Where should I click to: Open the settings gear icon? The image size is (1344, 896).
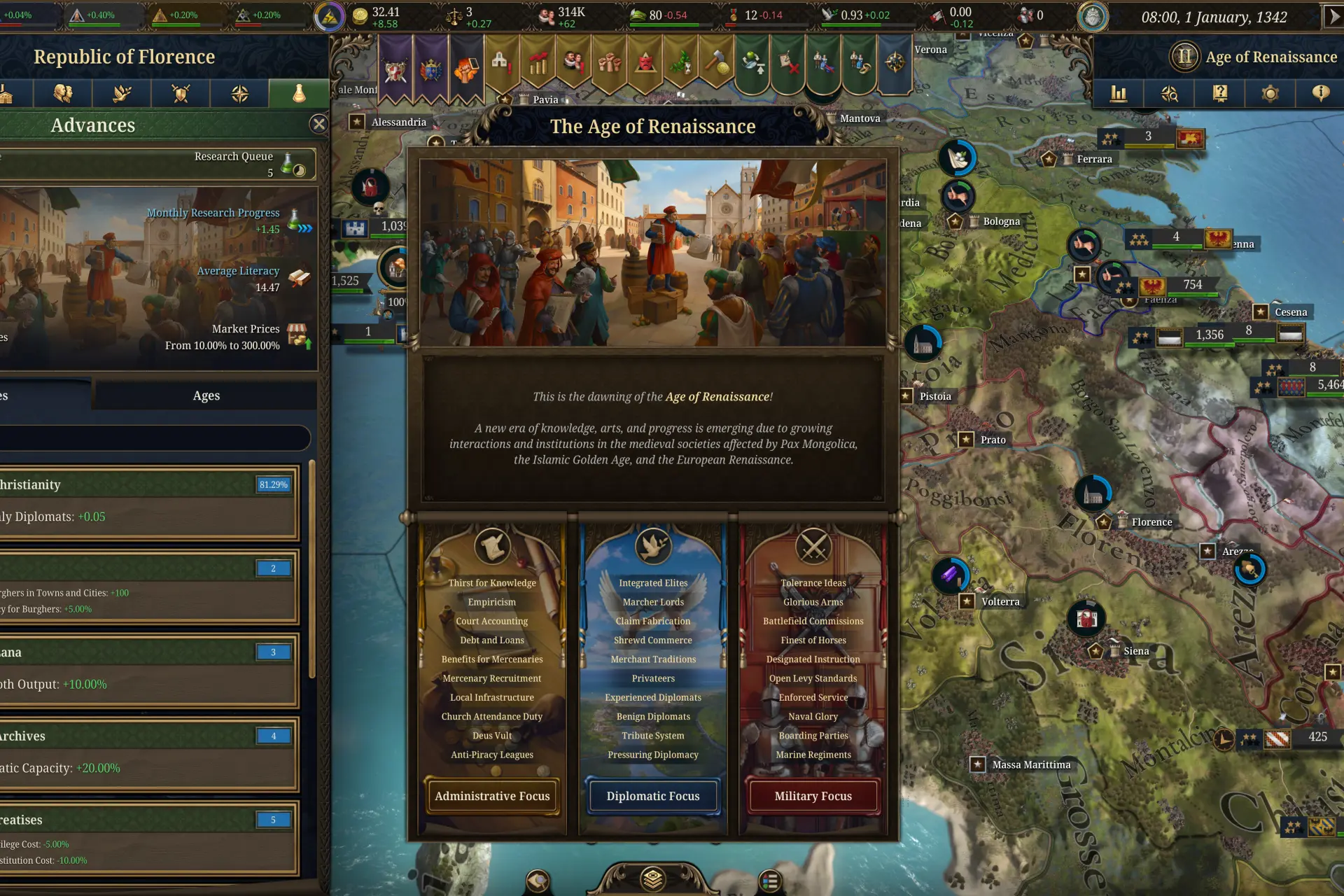click(1269, 93)
